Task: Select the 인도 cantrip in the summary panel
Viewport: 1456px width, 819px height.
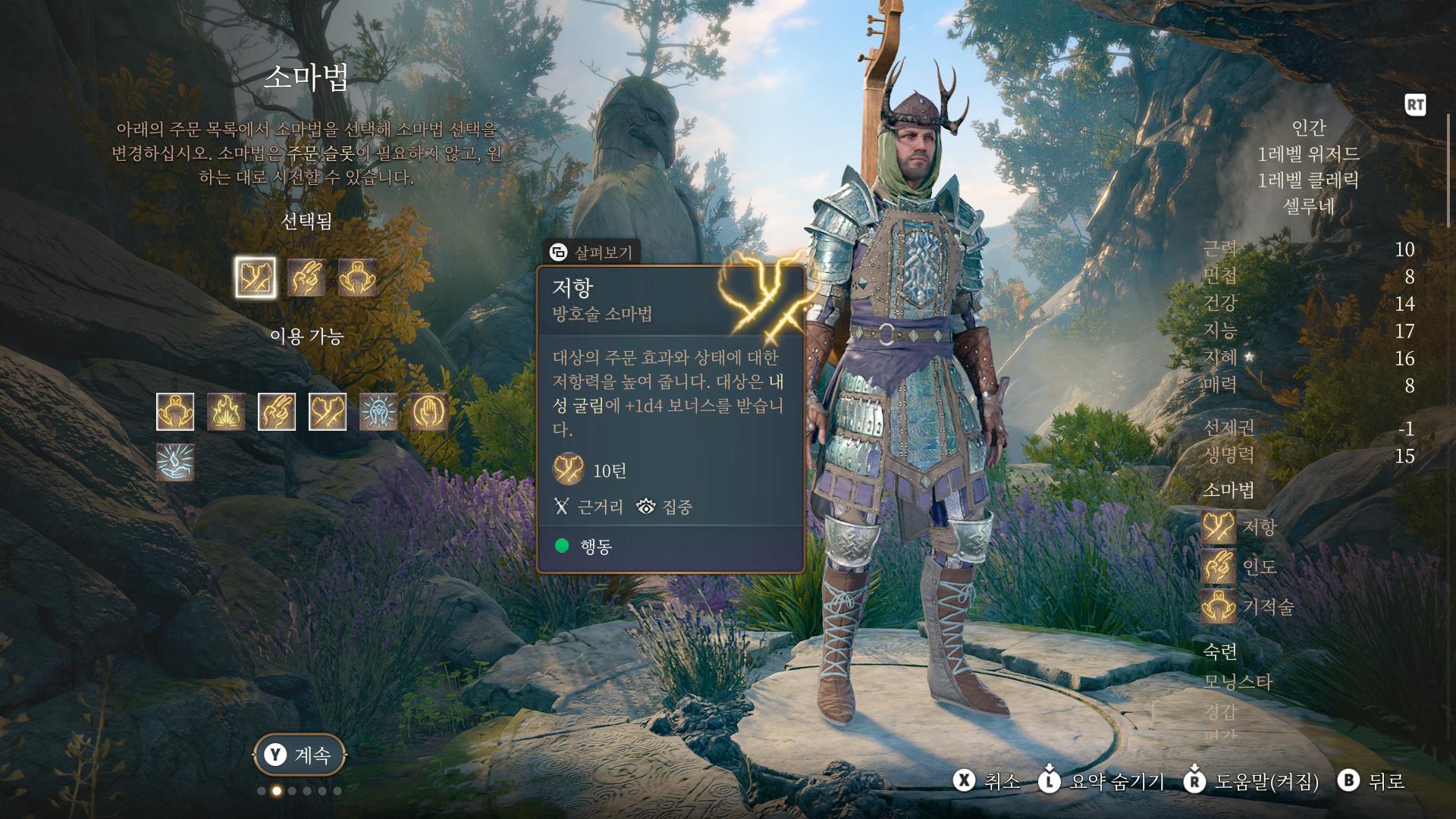Action: 1219,566
